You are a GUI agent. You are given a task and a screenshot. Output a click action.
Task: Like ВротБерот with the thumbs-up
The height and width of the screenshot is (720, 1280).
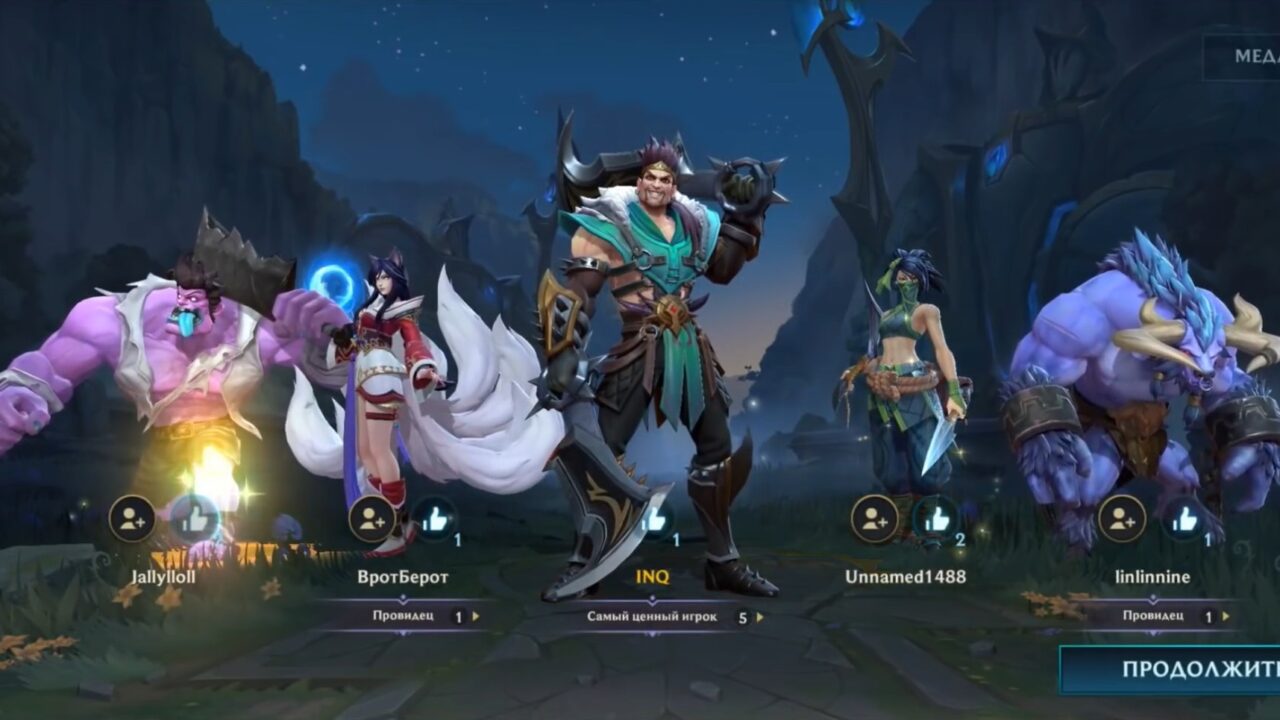pyautogui.click(x=435, y=519)
